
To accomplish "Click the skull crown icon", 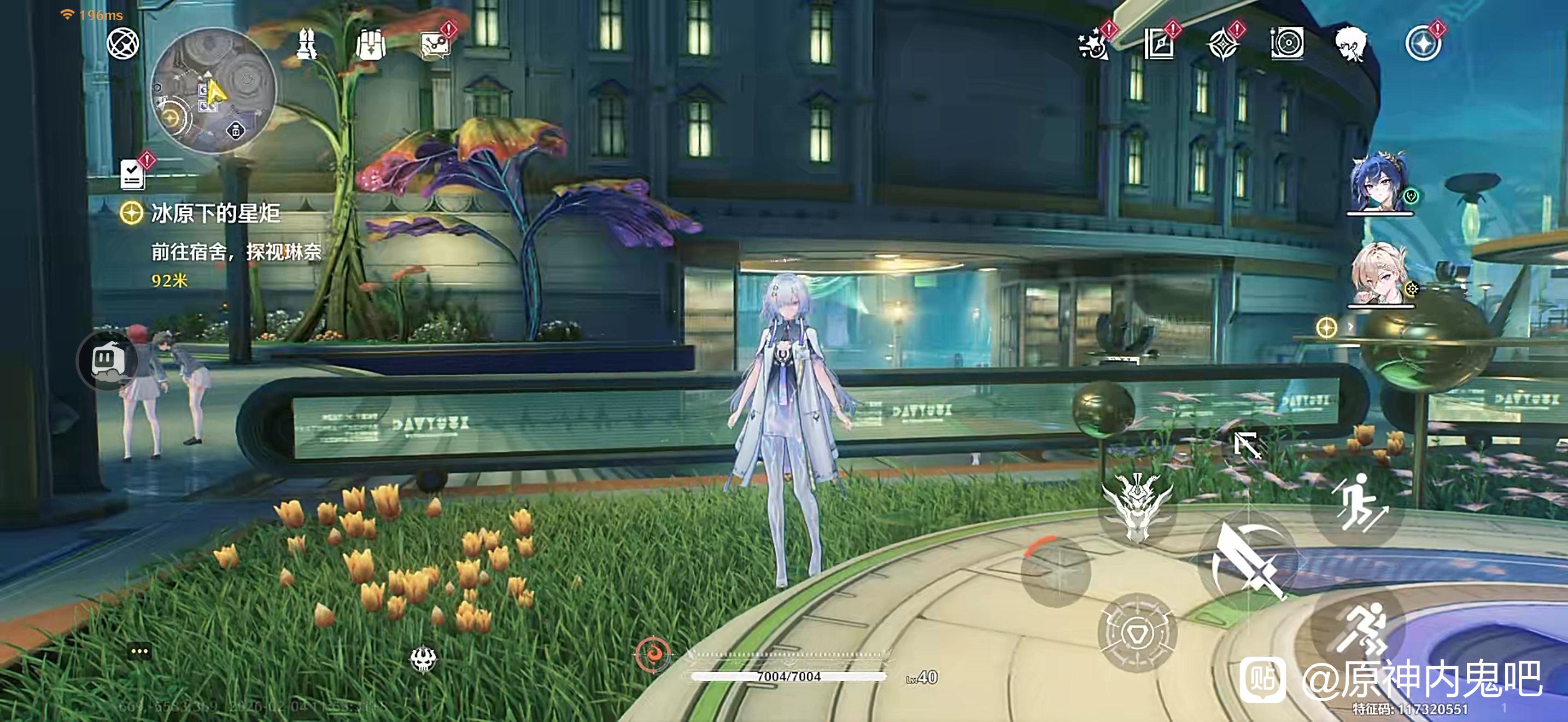I will click(423, 658).
